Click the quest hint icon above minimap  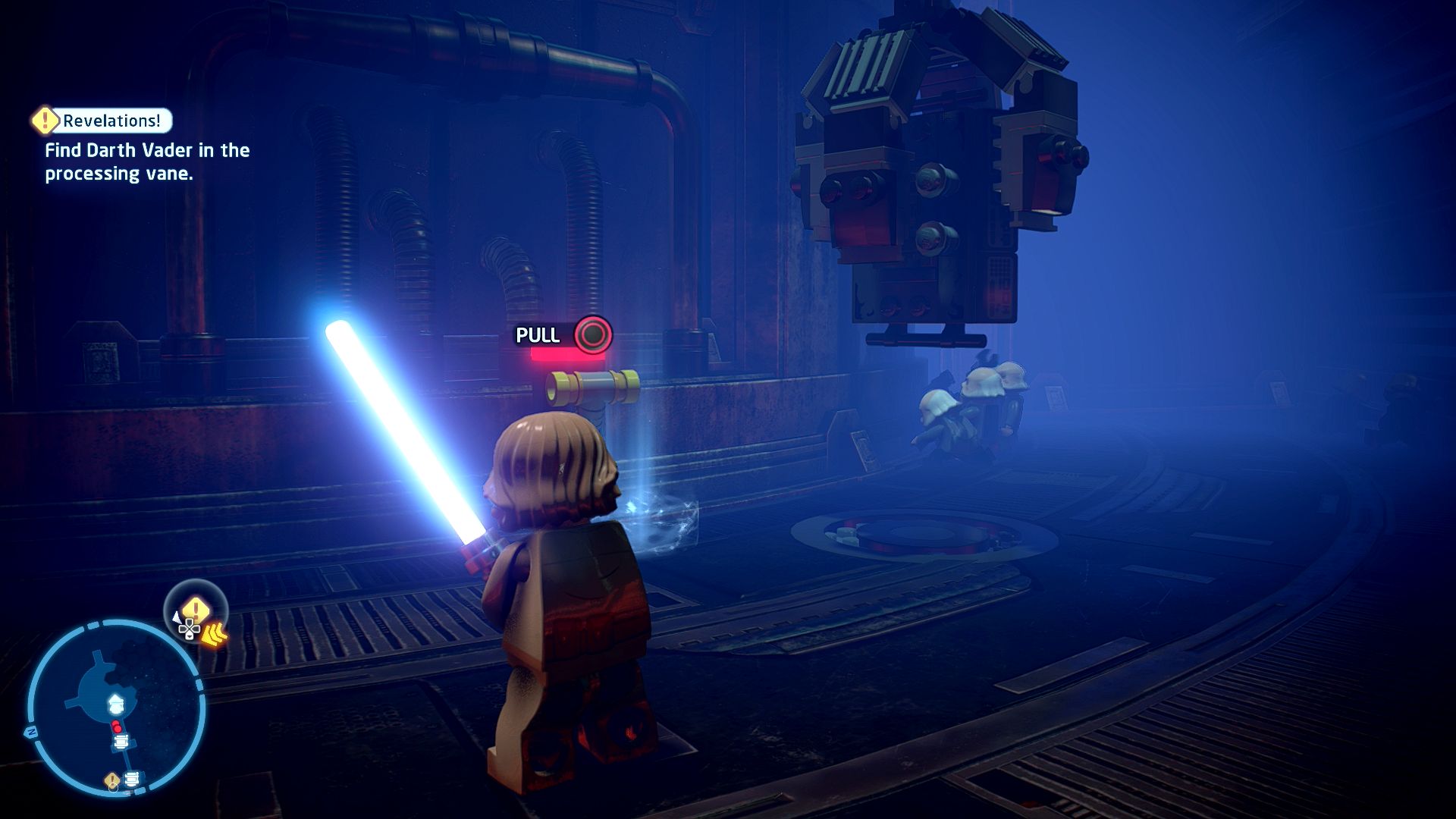coord(196,613)
